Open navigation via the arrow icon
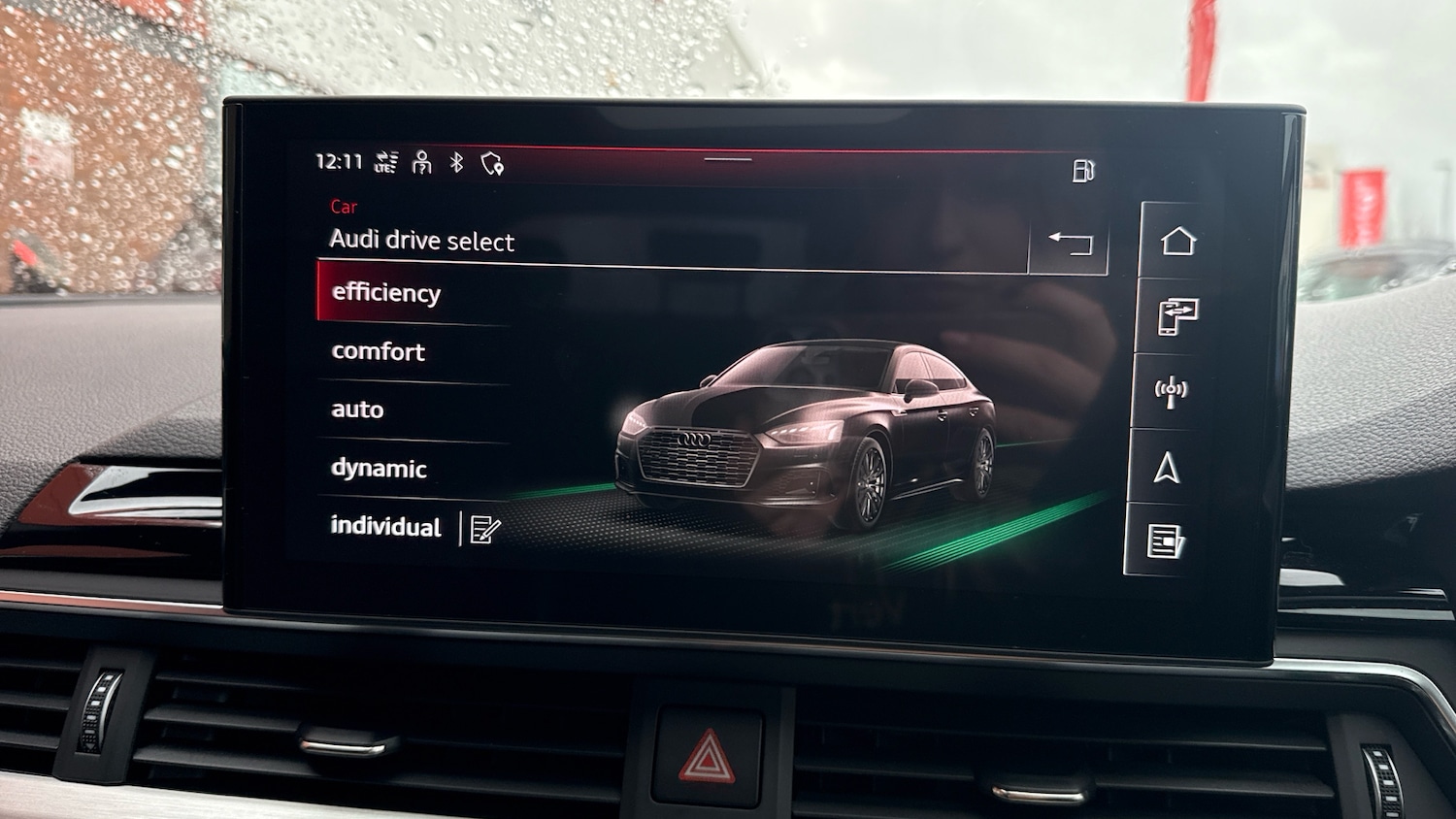 tap(1172, 463)
